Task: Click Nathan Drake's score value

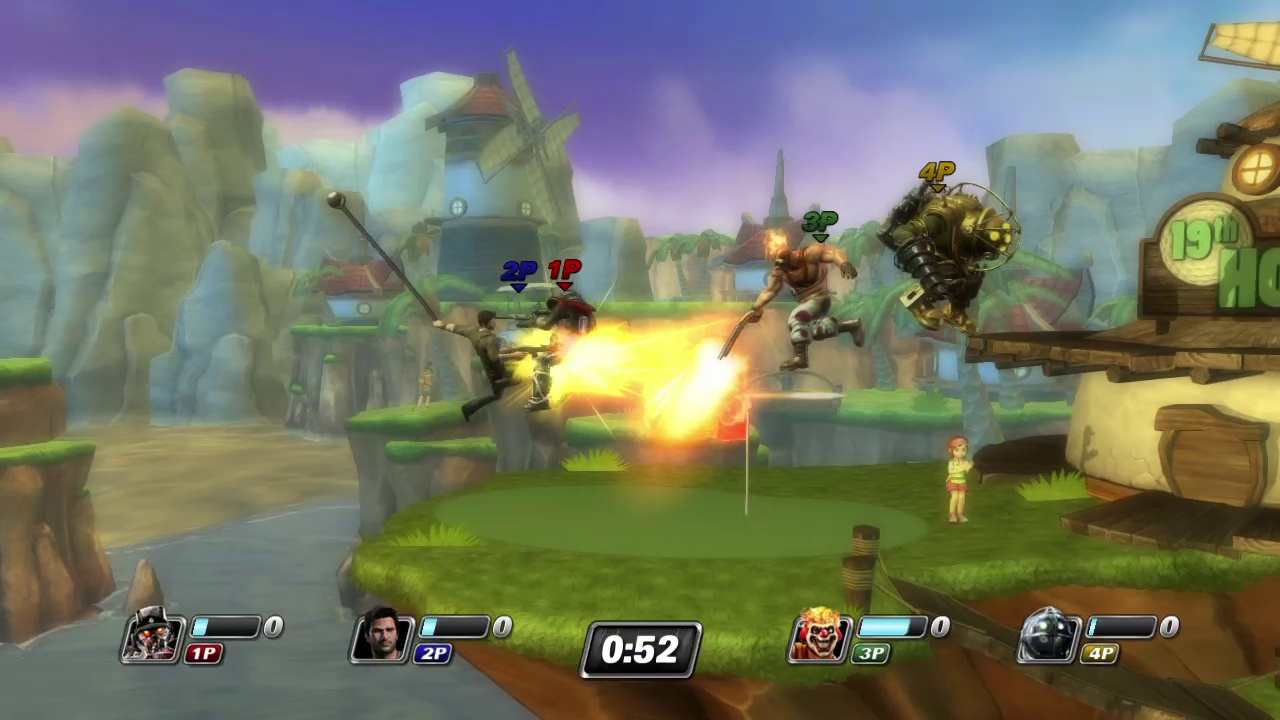Action: click(x=502, y=626)
